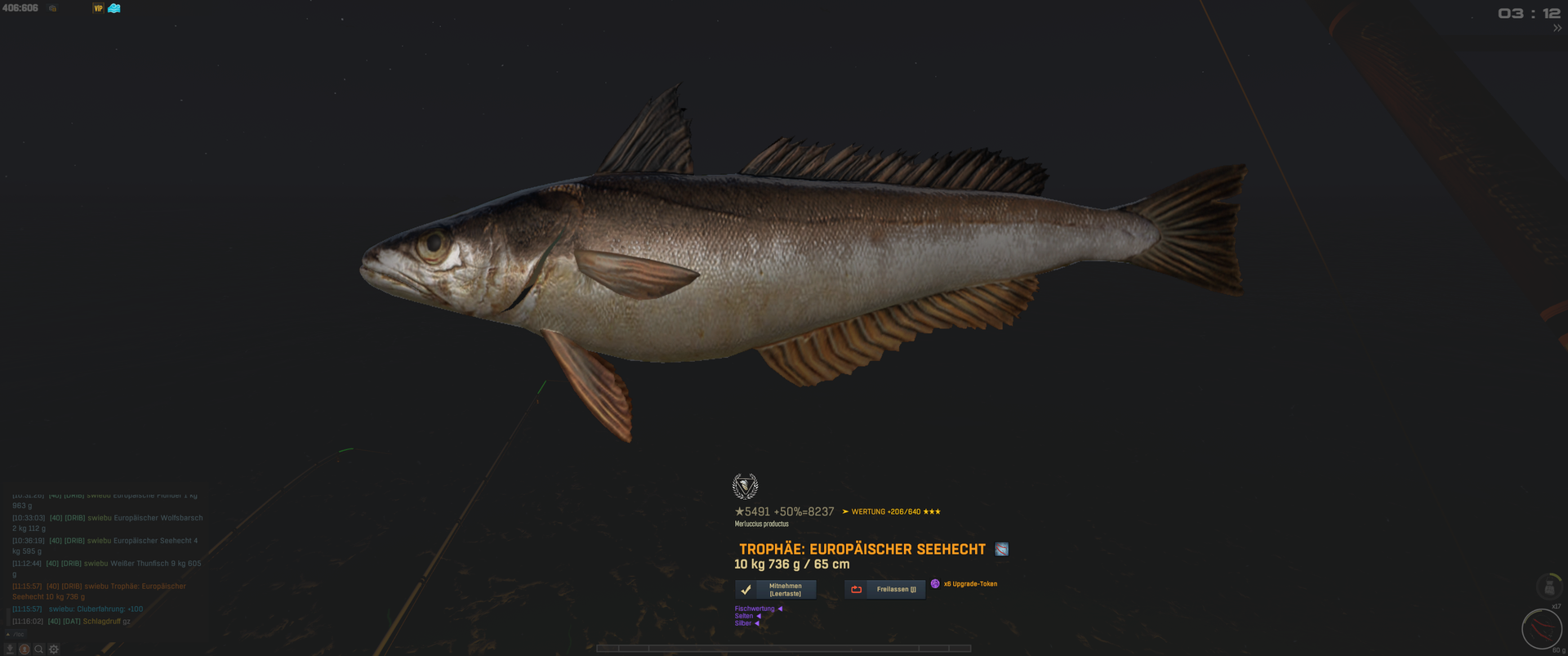Click the Schlagdruff player name in chat
This screenshot has height=656, width=1568.
click(101, 622)
